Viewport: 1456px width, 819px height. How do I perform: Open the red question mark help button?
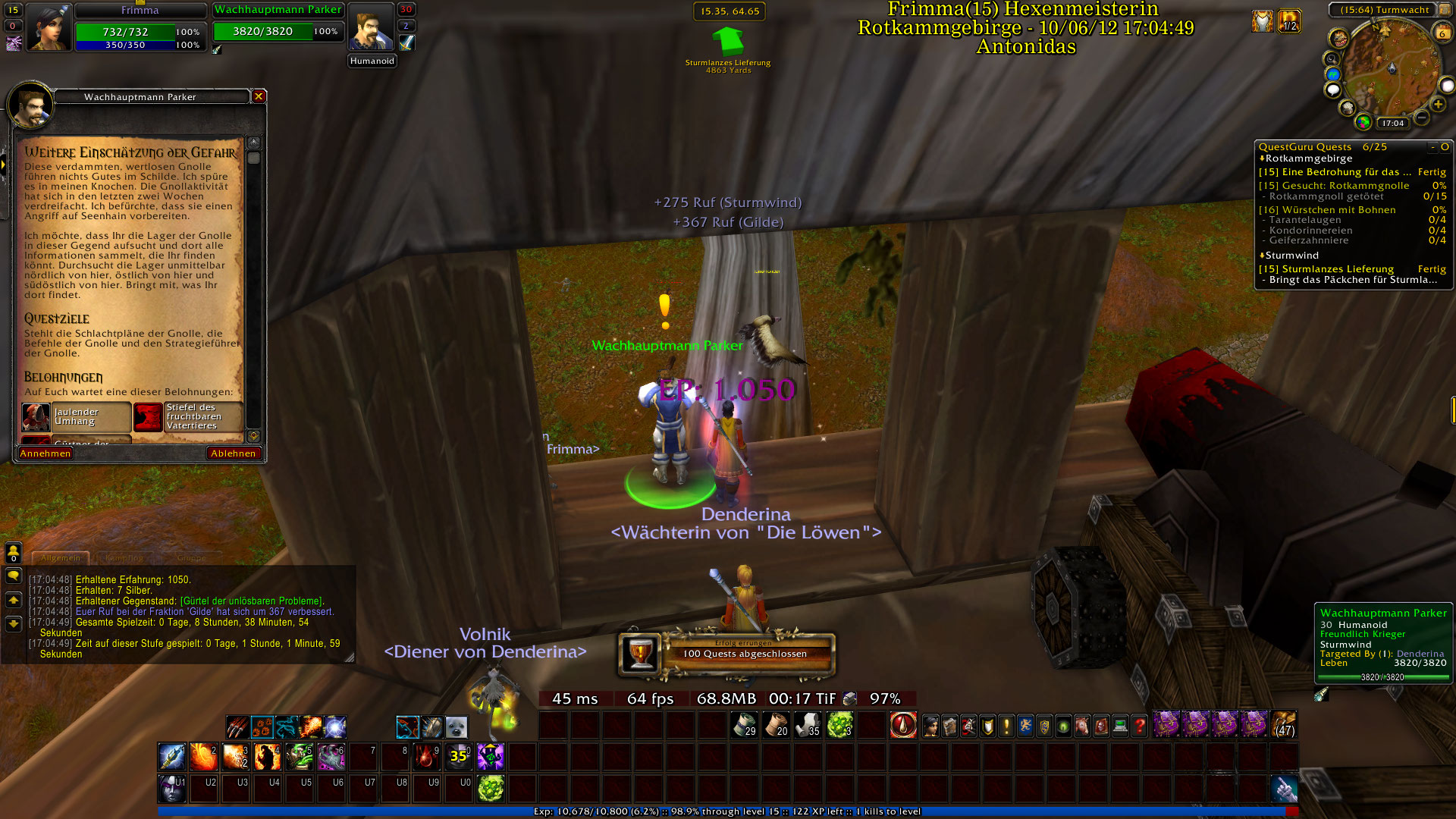(x=1139, y=726)
